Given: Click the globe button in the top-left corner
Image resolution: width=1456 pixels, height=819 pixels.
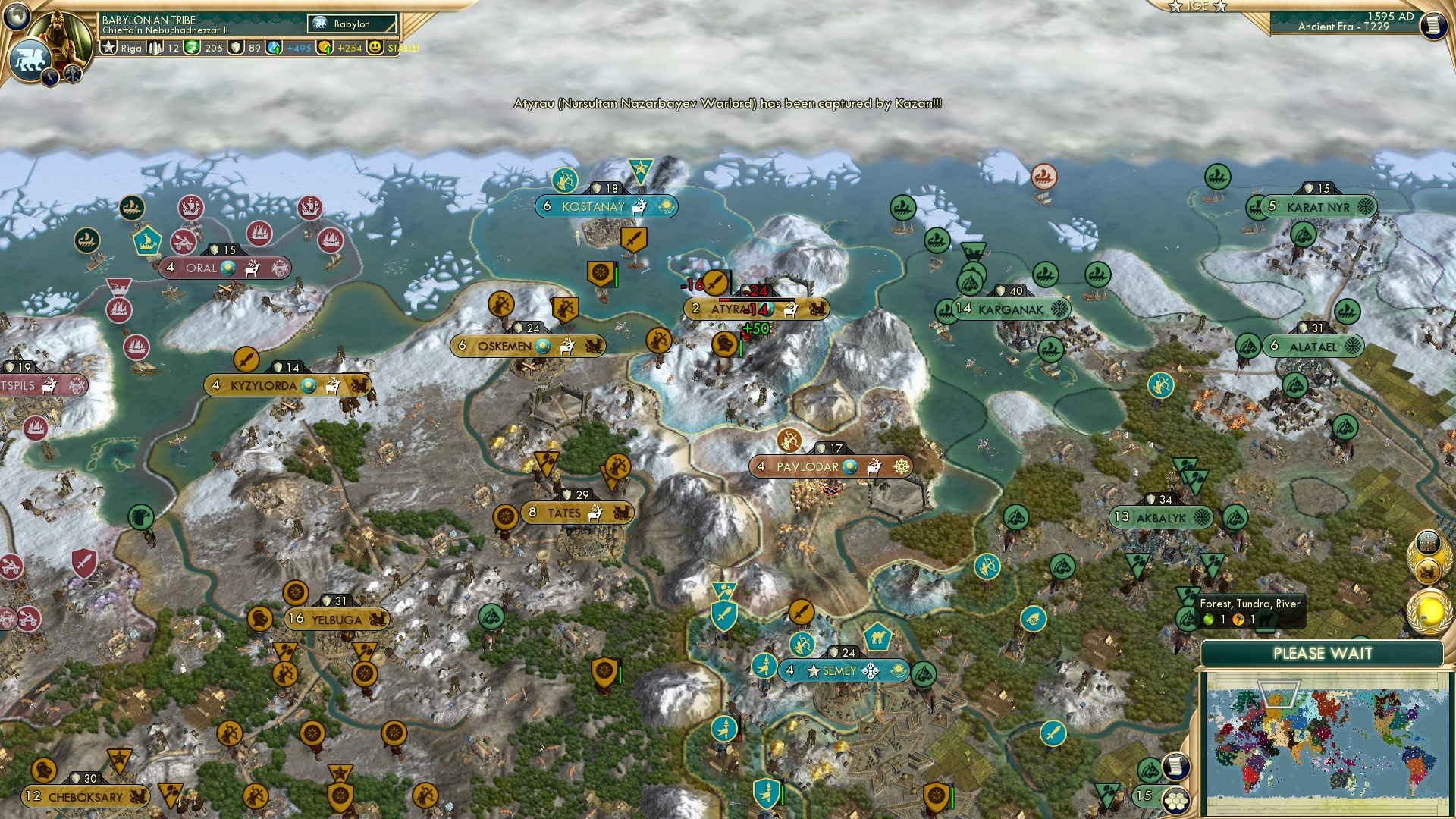Looking at the screenshot, I should (17, 15).
